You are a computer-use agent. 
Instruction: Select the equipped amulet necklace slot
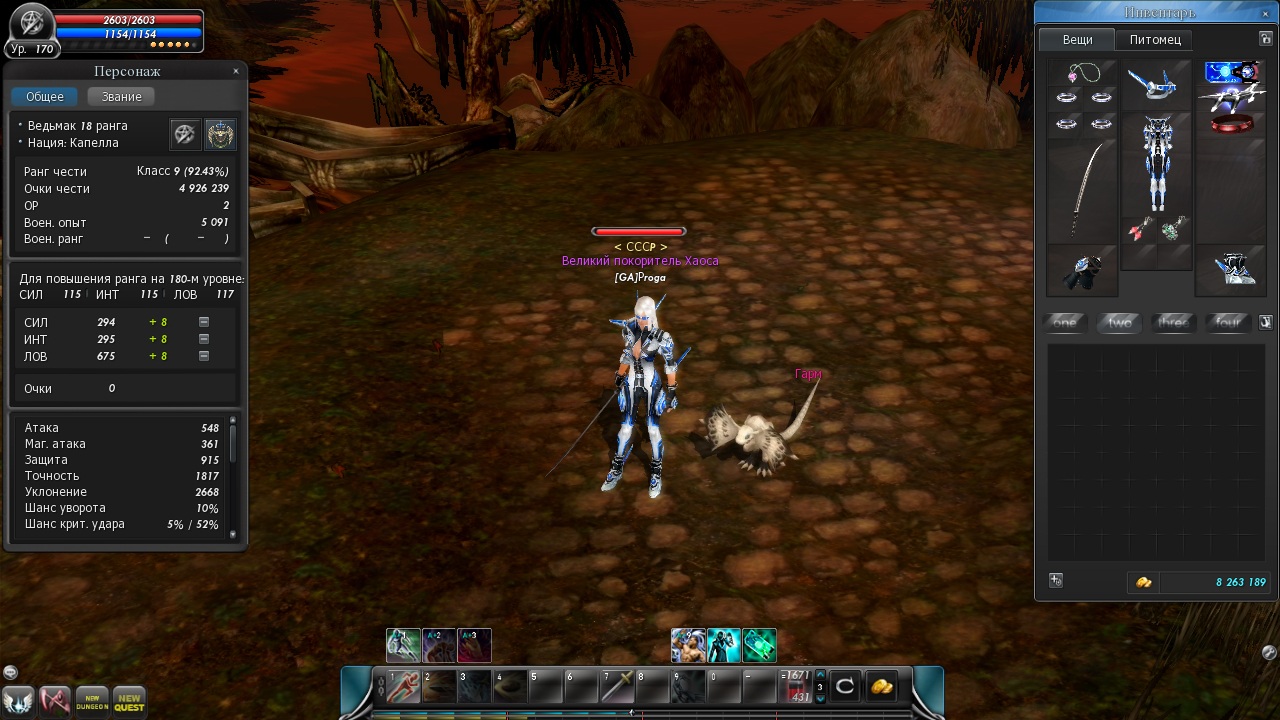(x=1082, y=73)
